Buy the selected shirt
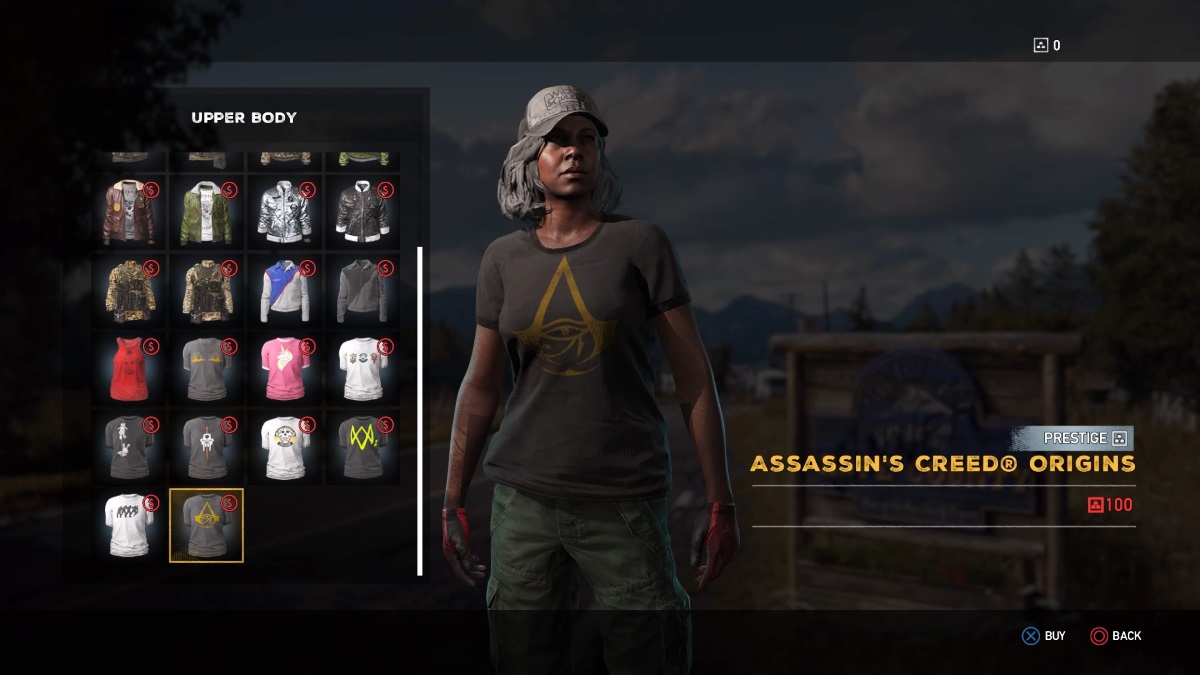Screen dimensions: 1200x675 [1043, 636]
